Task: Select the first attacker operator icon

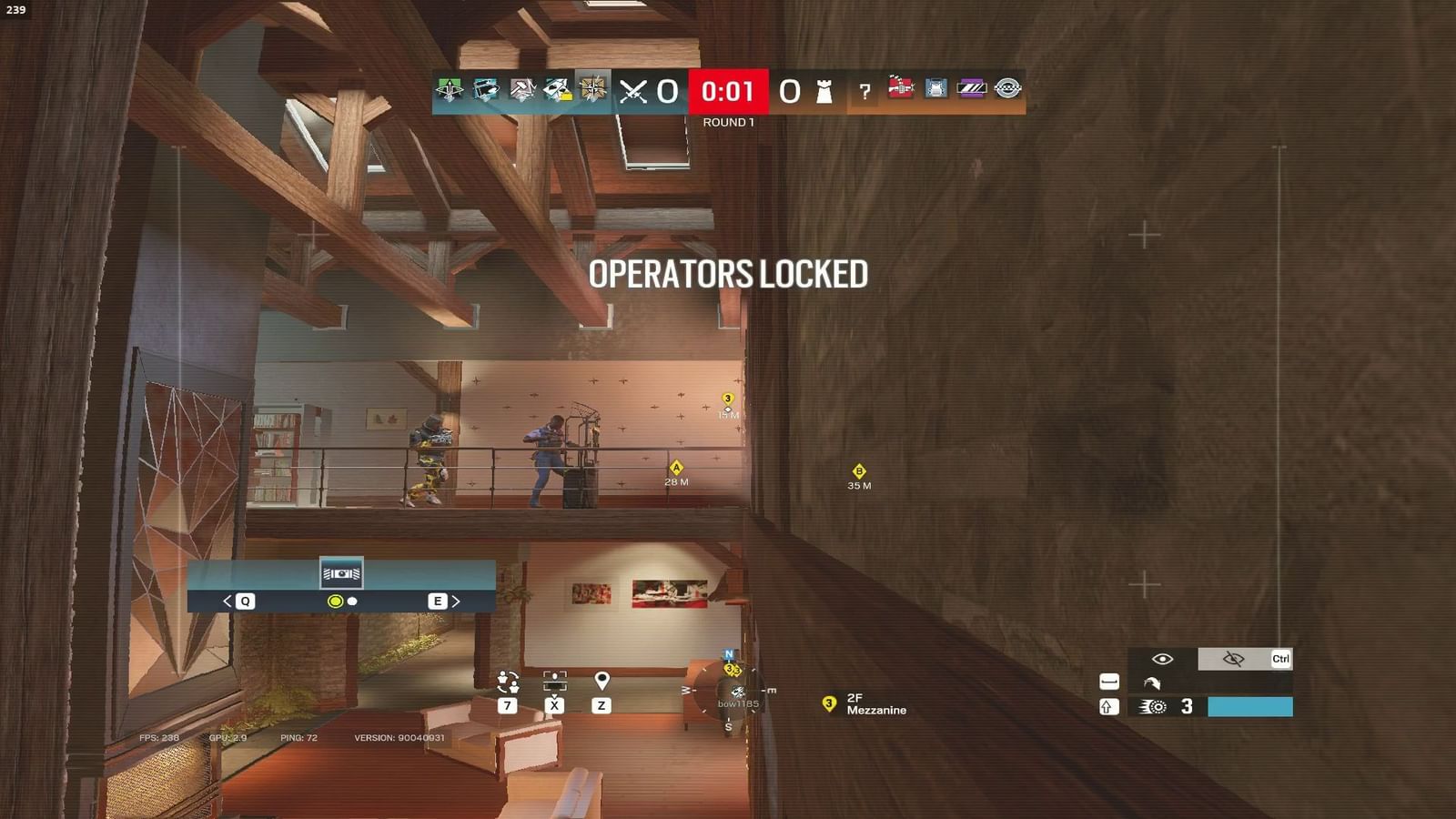Action: pos(448,90)
